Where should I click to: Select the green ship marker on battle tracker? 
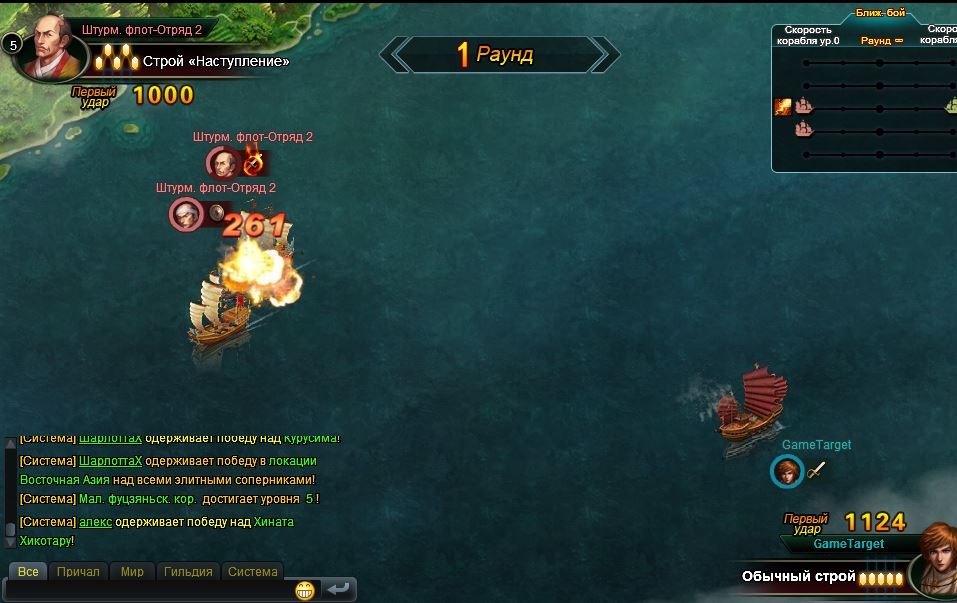click(951, 107)
